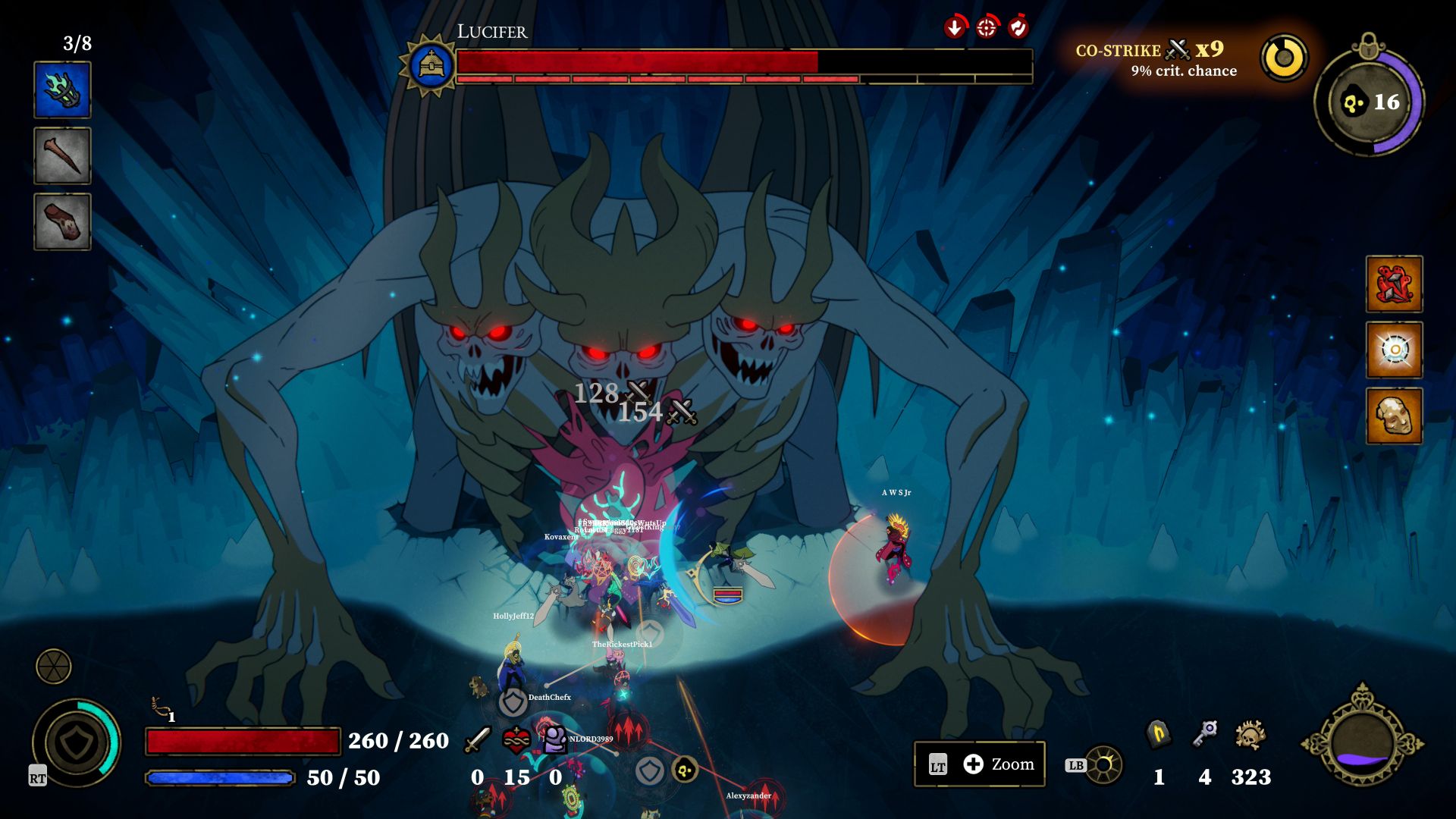Viewport: 1456px width, 819px height.
Task: Click the purple hugging figures stat icon
Action: click(555, 739)
